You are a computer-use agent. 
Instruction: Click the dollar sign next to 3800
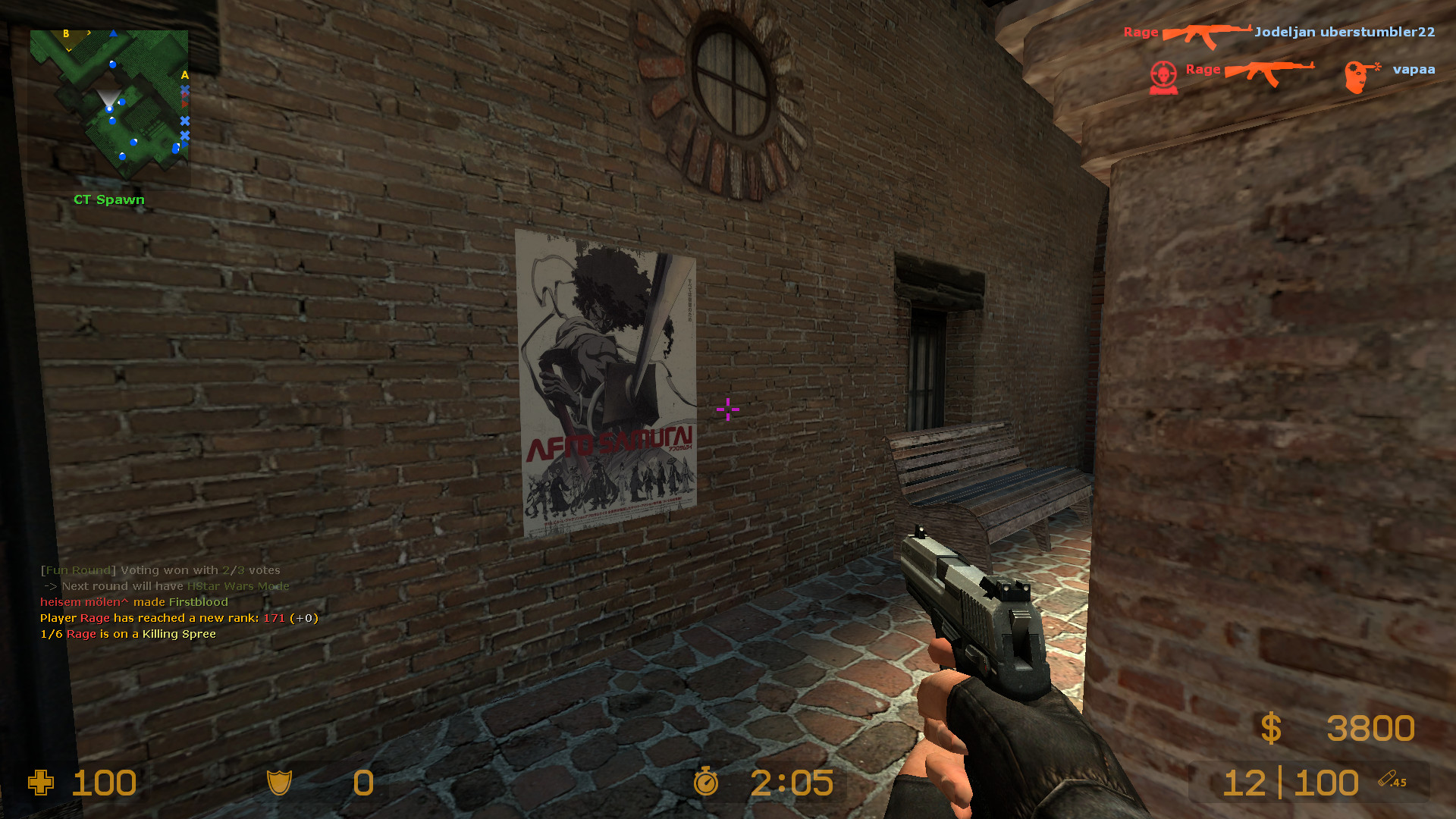(x=1272, y=728)
